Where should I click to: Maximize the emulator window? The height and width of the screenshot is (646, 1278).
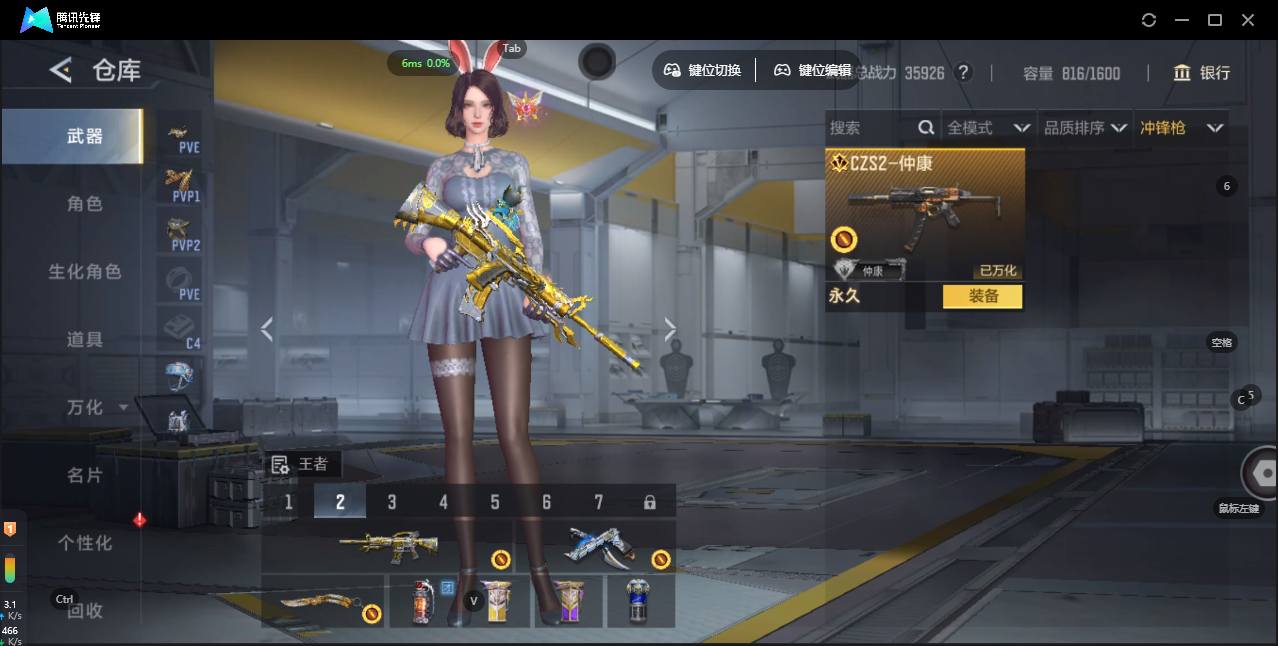pos(1215,20)
